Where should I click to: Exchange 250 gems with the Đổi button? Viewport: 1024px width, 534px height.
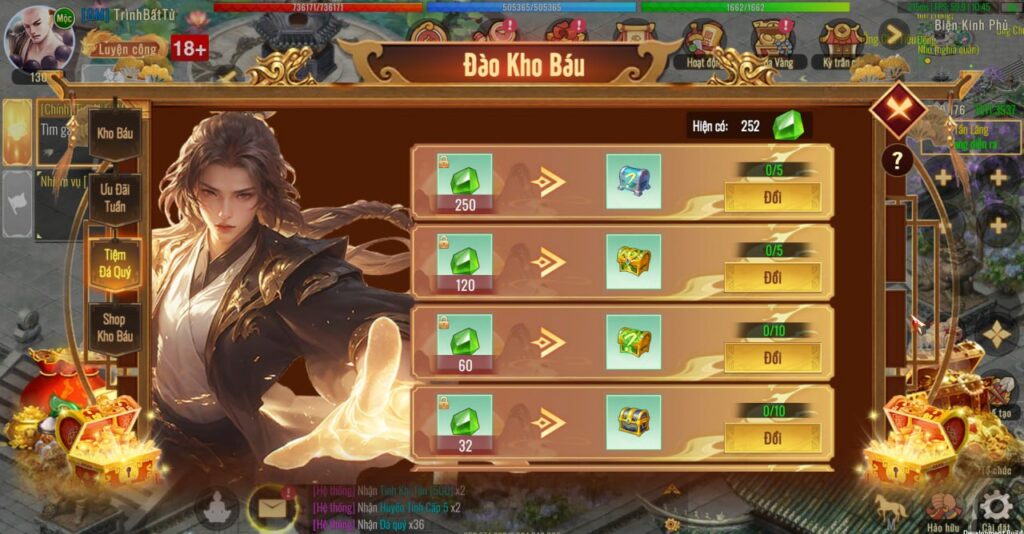(x=772, y=197)
